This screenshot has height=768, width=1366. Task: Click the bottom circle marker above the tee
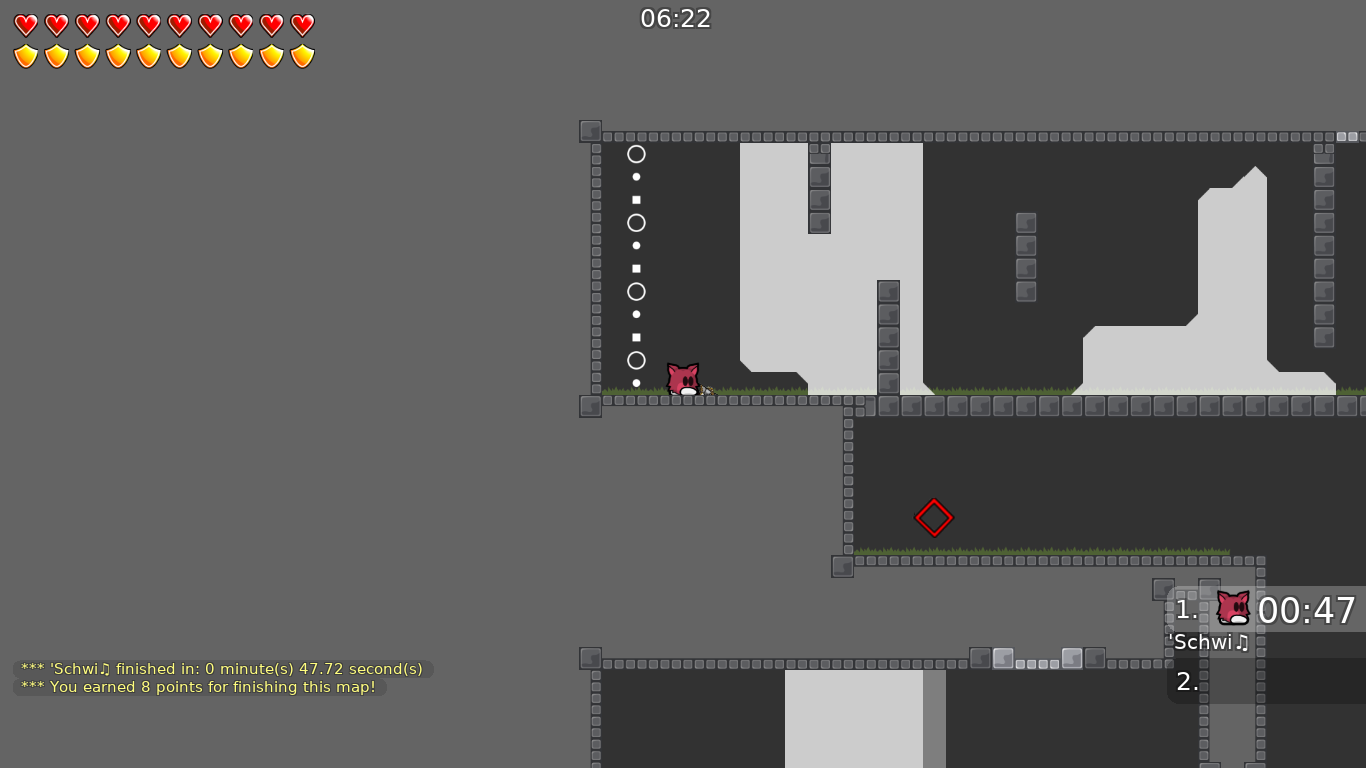pyautogui.click(x=637, y=359)
